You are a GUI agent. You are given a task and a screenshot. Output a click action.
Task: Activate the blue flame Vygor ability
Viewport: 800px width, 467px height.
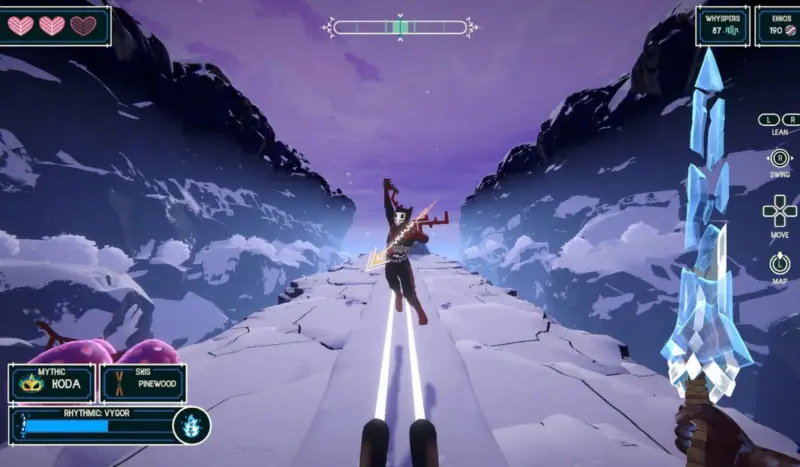click(190, 425)
